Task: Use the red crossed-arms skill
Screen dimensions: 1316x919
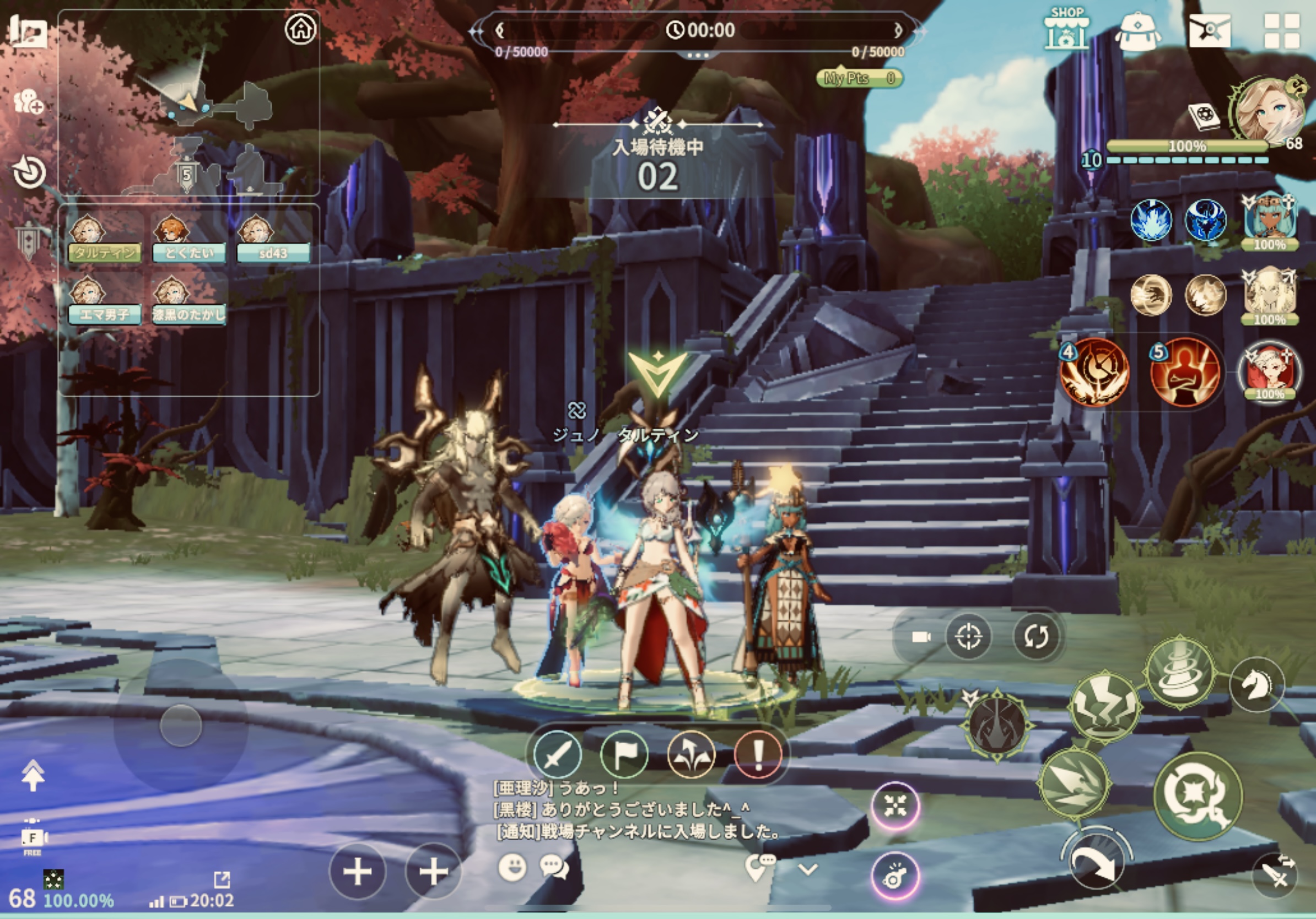Action: (1184, 371)
